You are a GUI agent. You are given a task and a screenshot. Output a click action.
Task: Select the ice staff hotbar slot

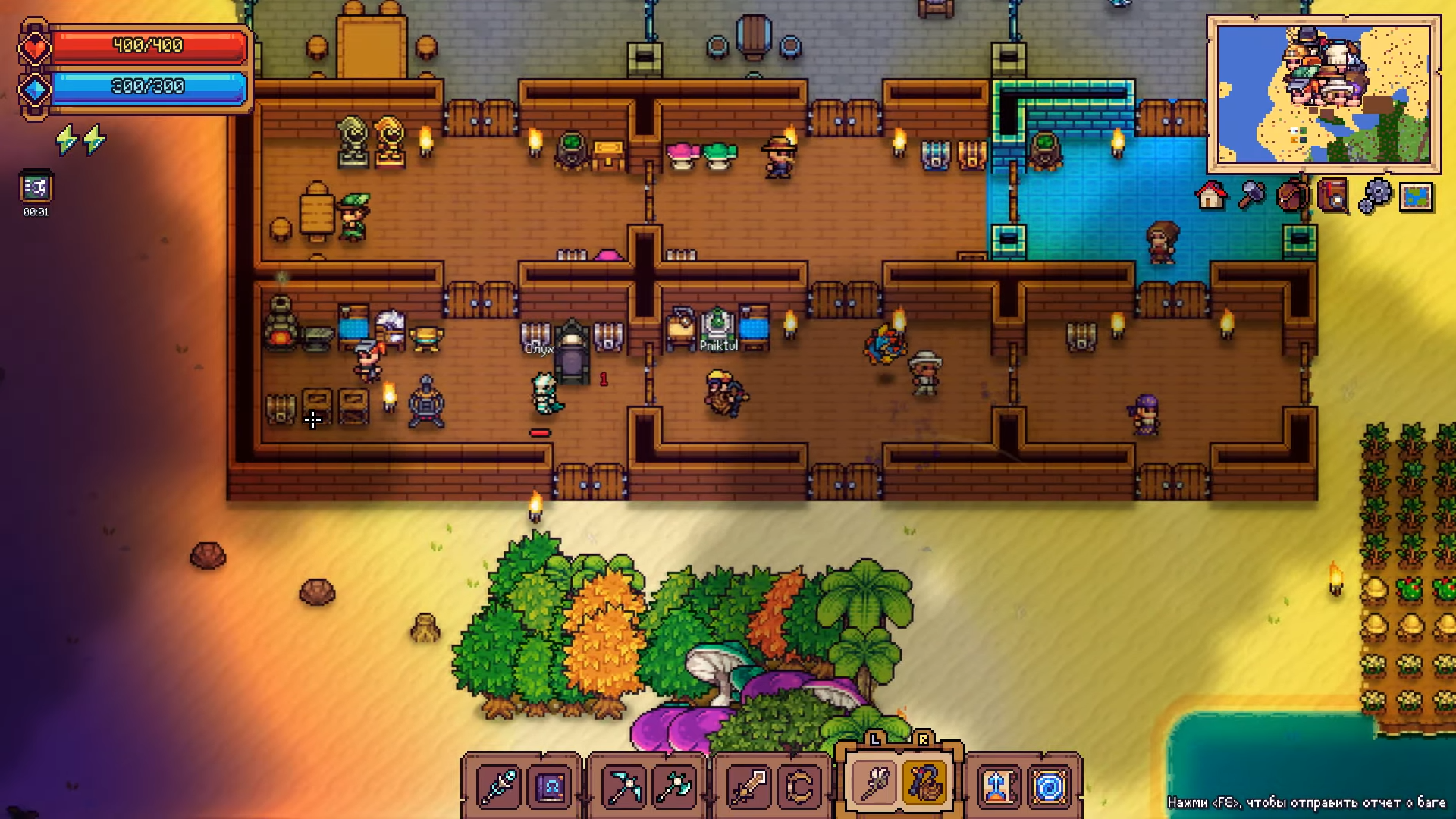point(498,786)
